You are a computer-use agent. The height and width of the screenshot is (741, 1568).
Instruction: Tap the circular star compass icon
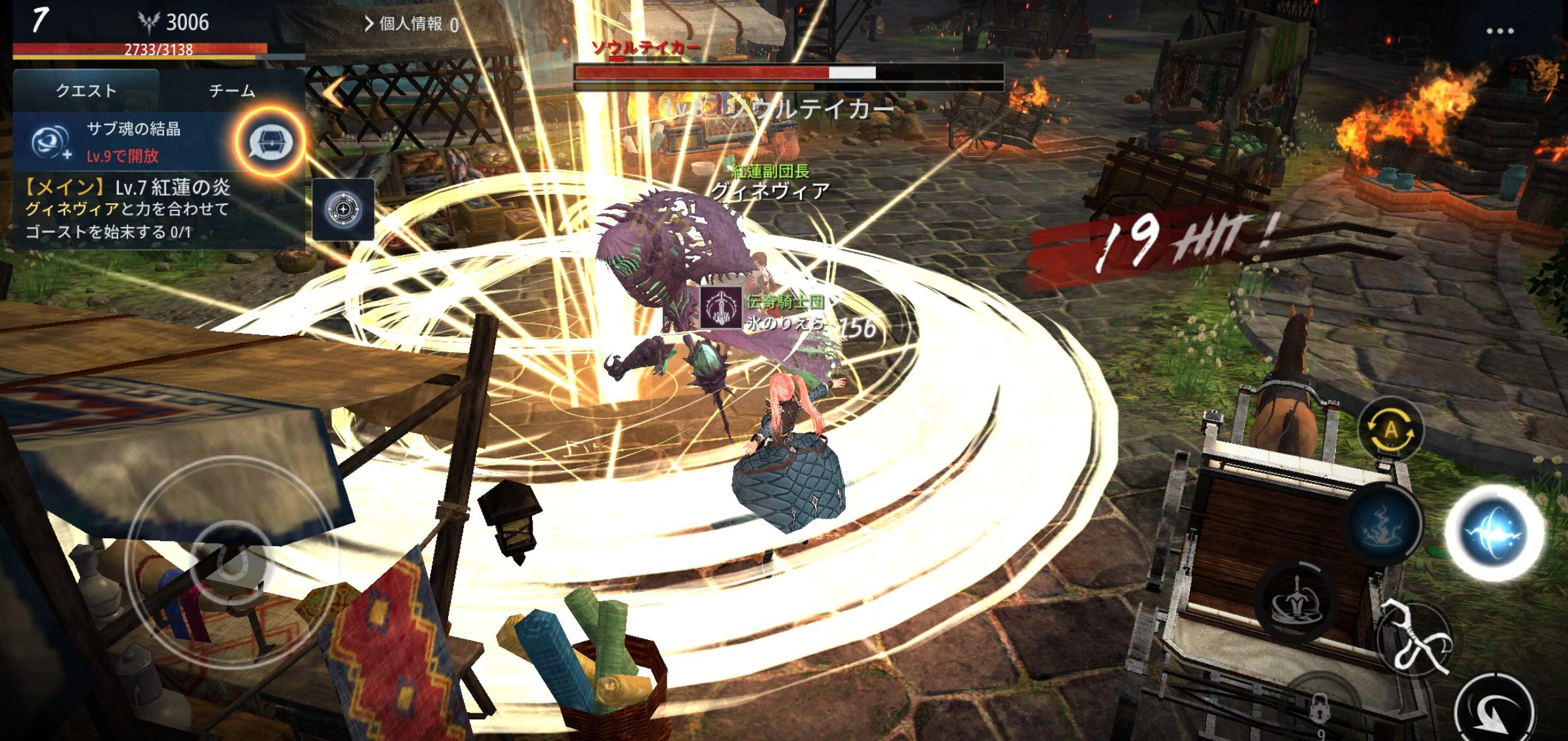tap(343, 210)
